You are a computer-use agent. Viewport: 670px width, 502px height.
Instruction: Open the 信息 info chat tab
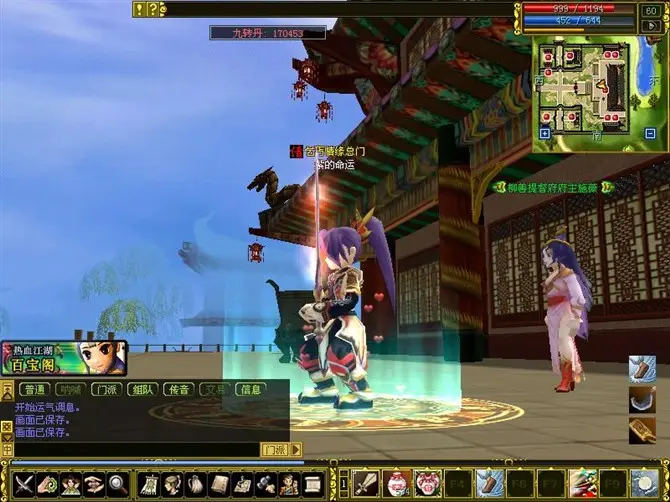pyautogui.click(x=250, y=390)
